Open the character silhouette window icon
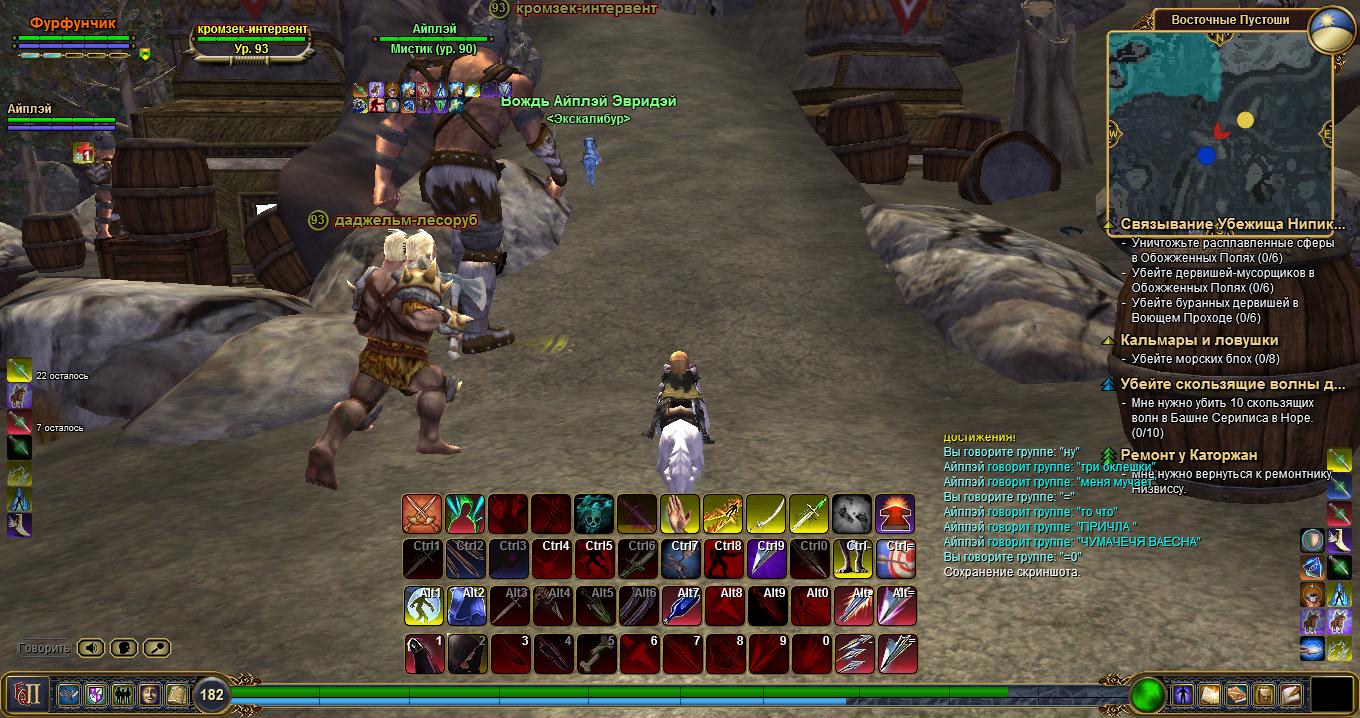The image size is (1360, 718). [1184, 694]
